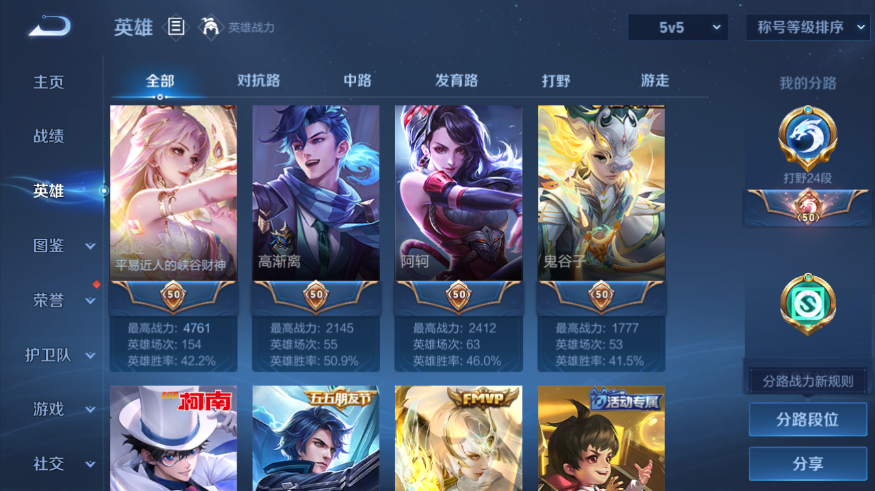Switch to the 游走 tab
The width and height of the screenshot is (875, 491).
pos(655,81)
